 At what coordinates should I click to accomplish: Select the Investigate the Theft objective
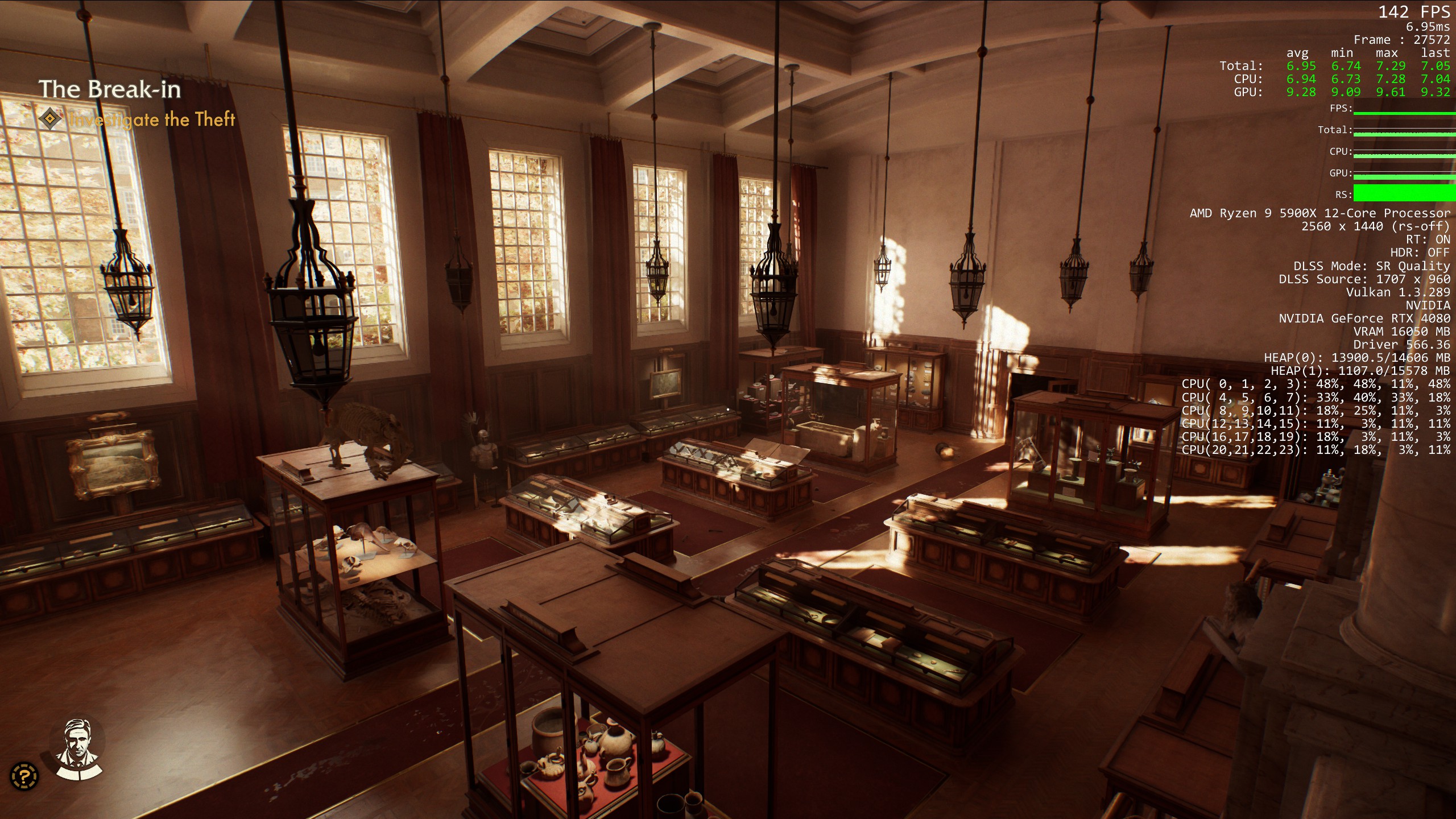(151, 119)
